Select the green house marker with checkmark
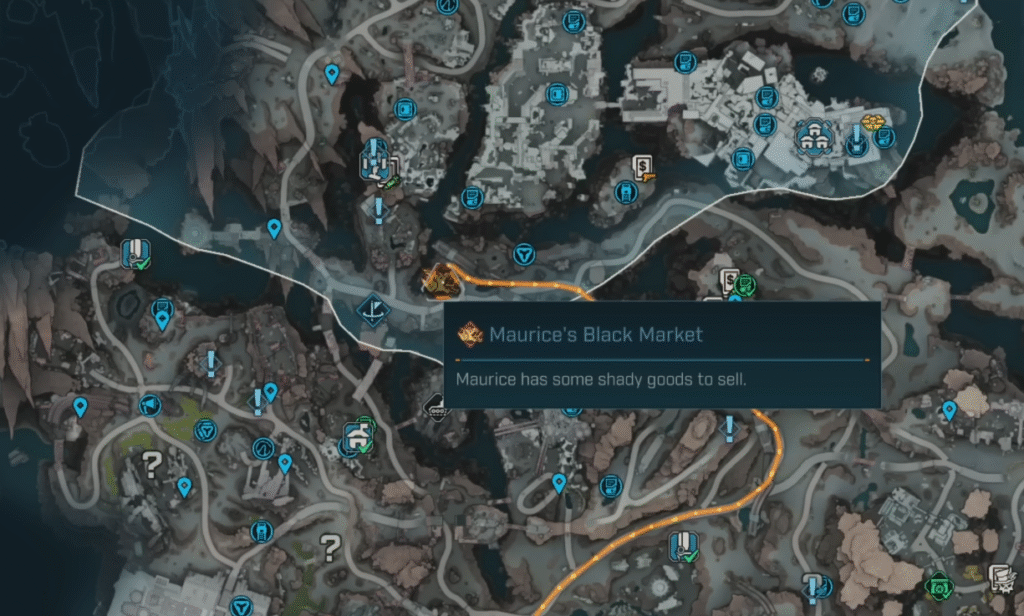This screenshot has height=616, width=1024. point(355,438)
